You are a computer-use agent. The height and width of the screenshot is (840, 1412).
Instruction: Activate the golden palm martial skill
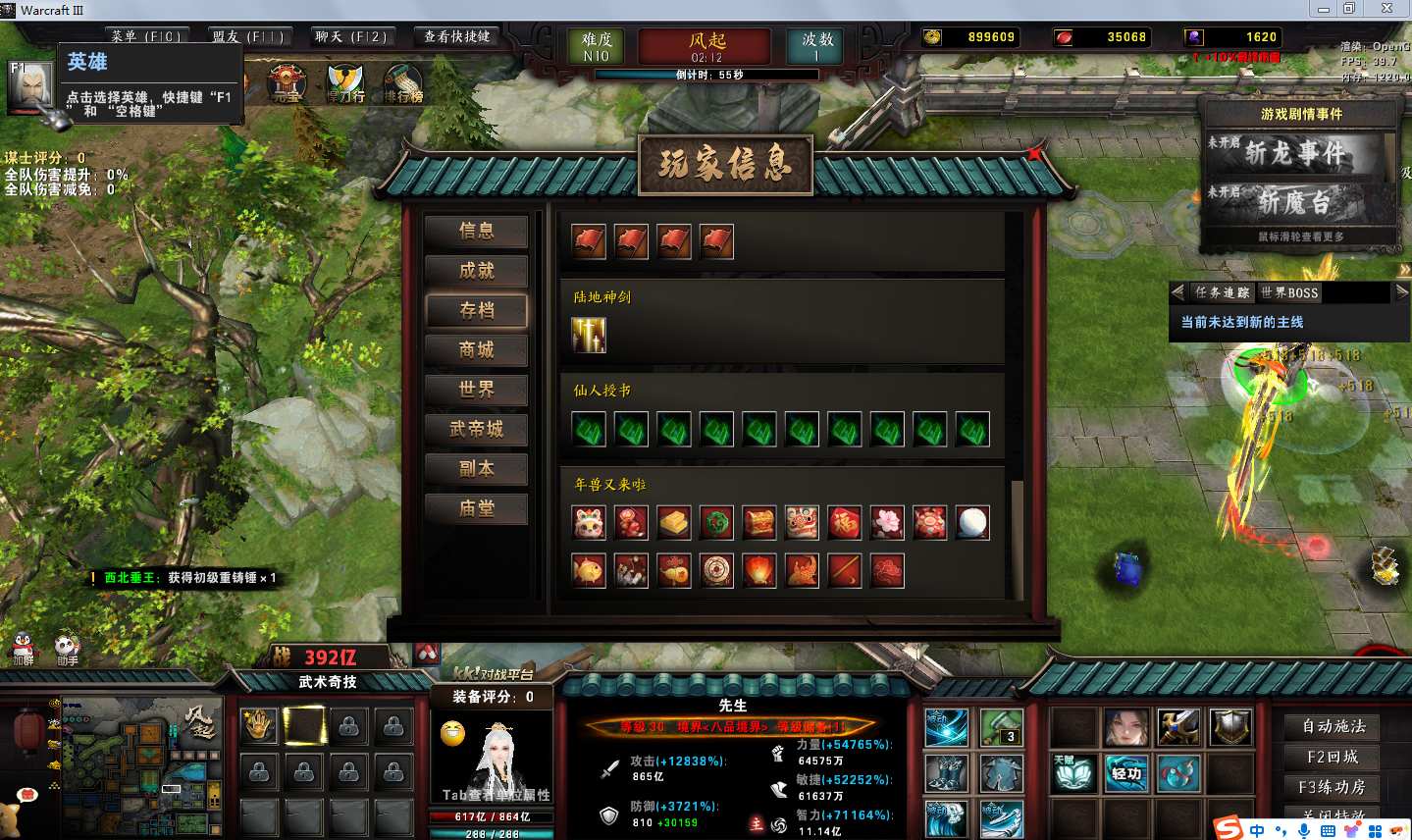point(258,726)
